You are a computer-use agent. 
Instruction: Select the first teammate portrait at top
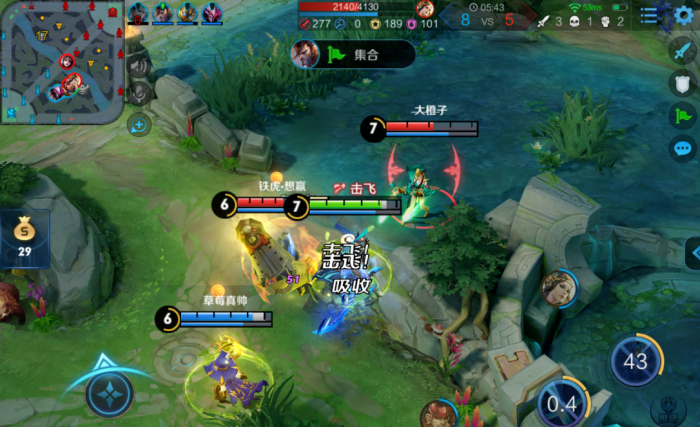(x=138, y=13)
